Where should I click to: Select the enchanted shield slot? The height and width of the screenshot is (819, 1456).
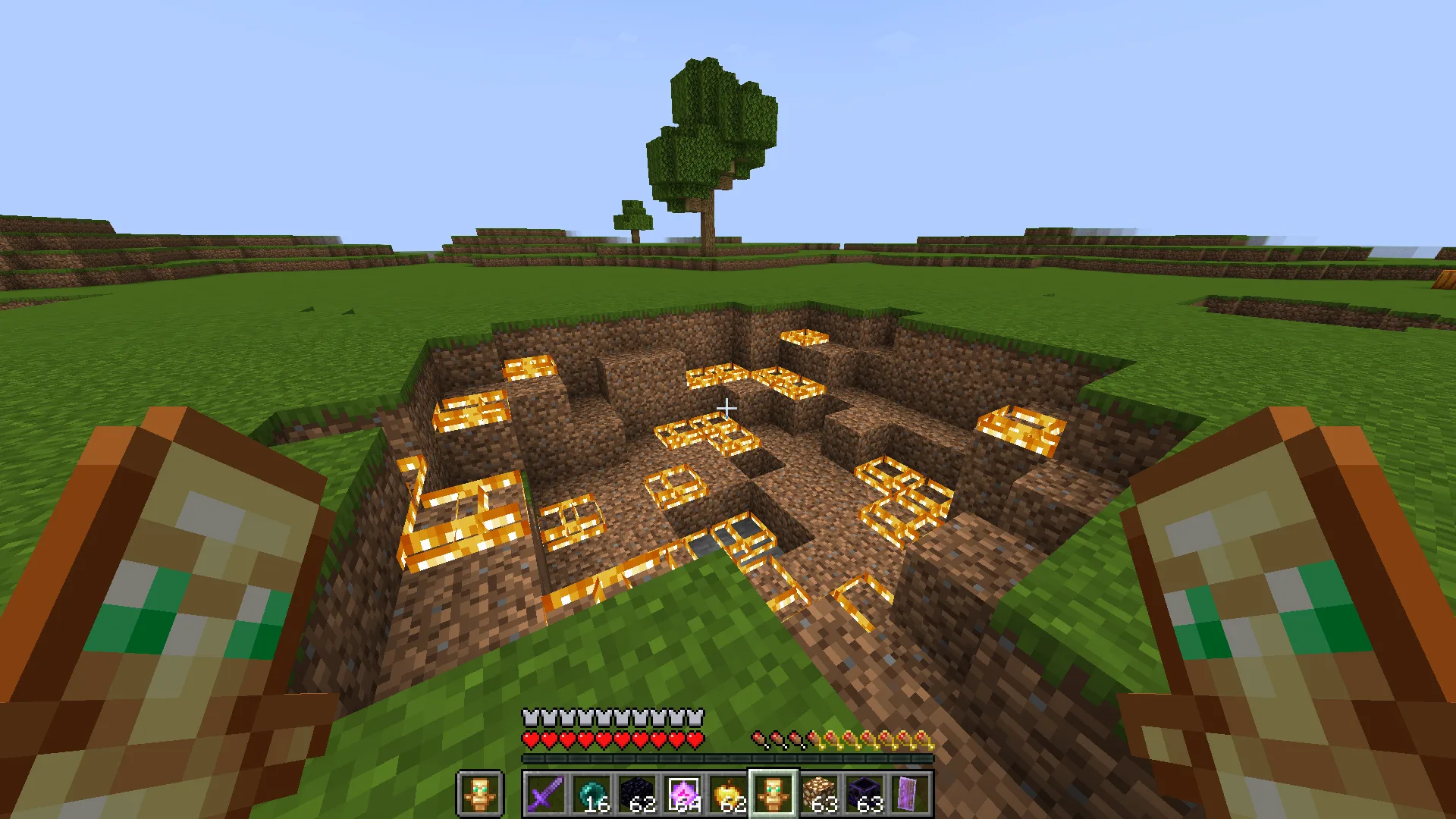pyautogui.click(x=909, y=794)
